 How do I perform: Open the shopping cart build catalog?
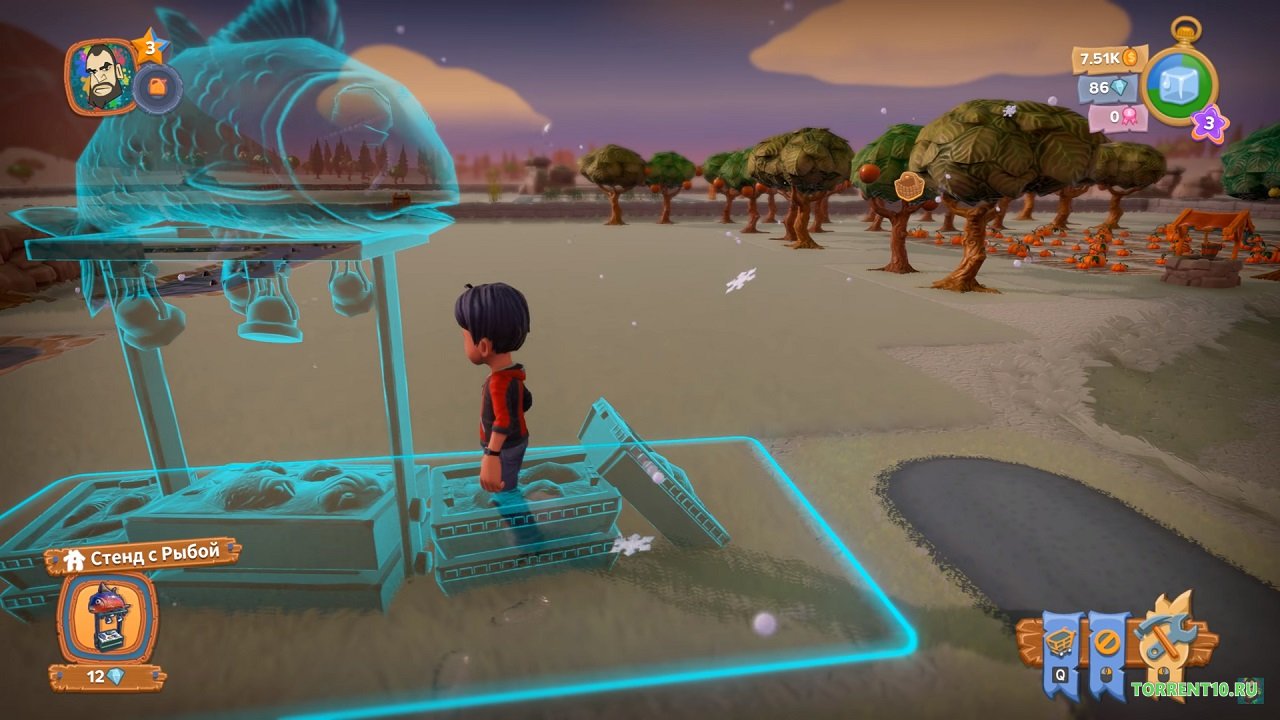1061,643
